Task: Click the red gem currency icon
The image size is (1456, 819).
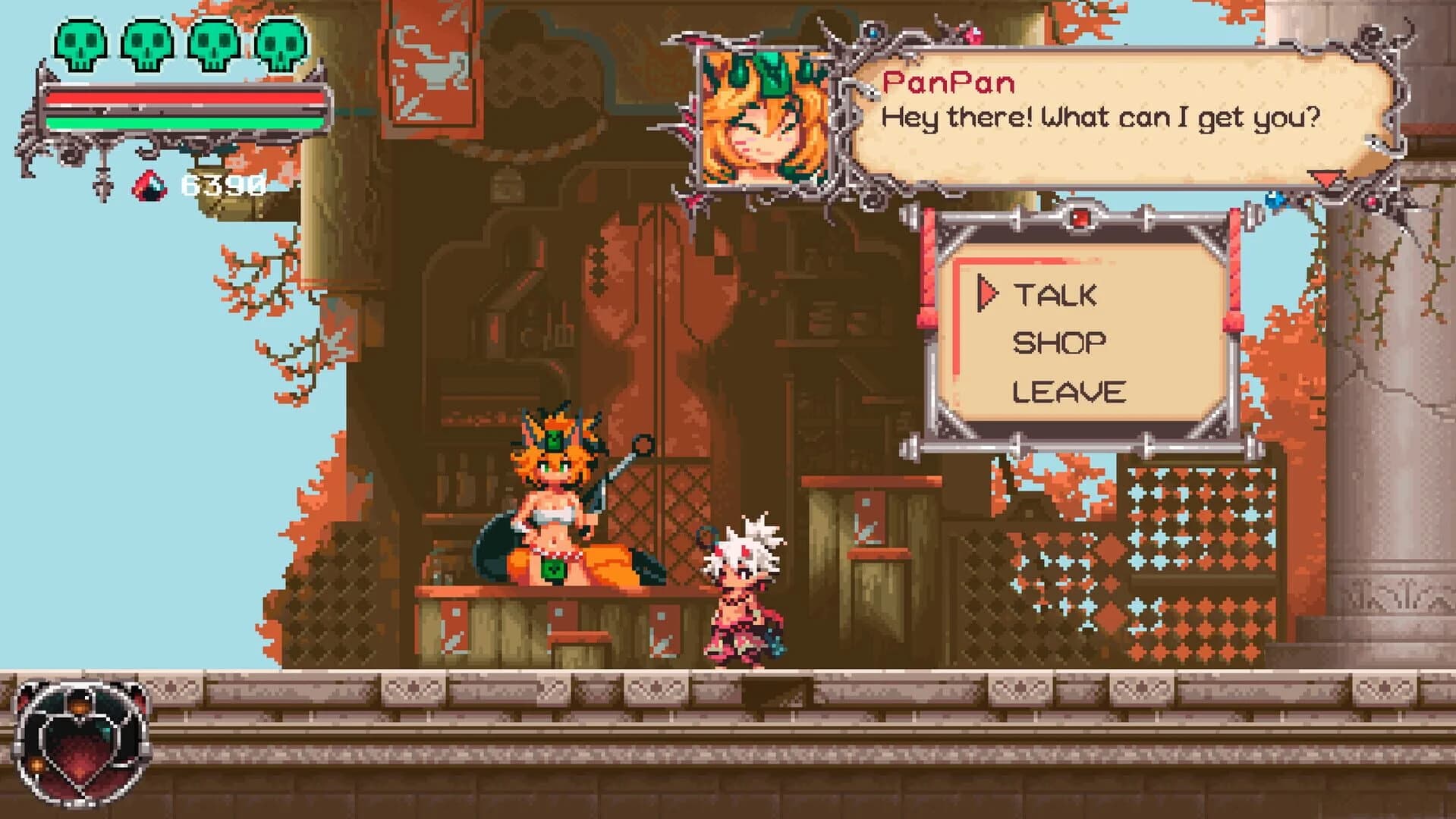Action: click(150, 186)
